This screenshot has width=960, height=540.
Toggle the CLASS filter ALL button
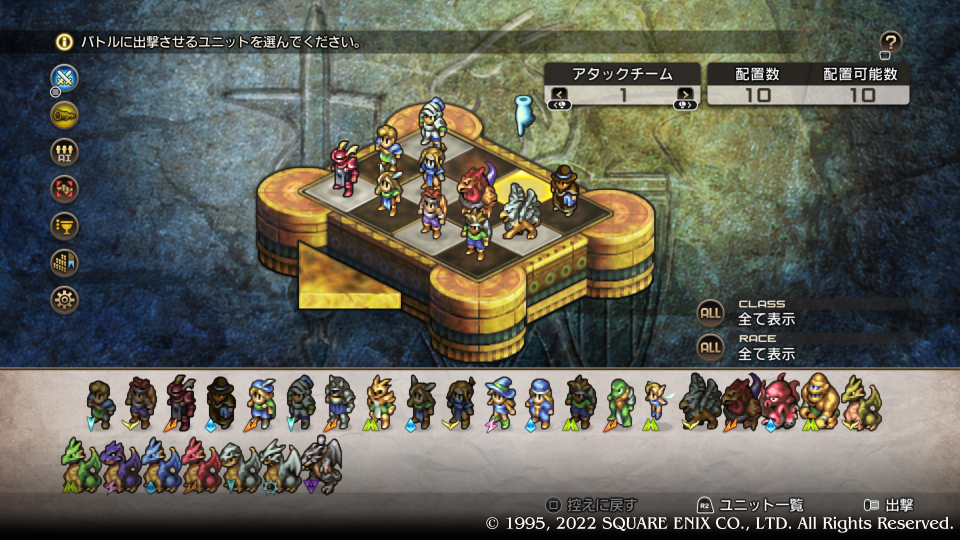click(710, 312)
